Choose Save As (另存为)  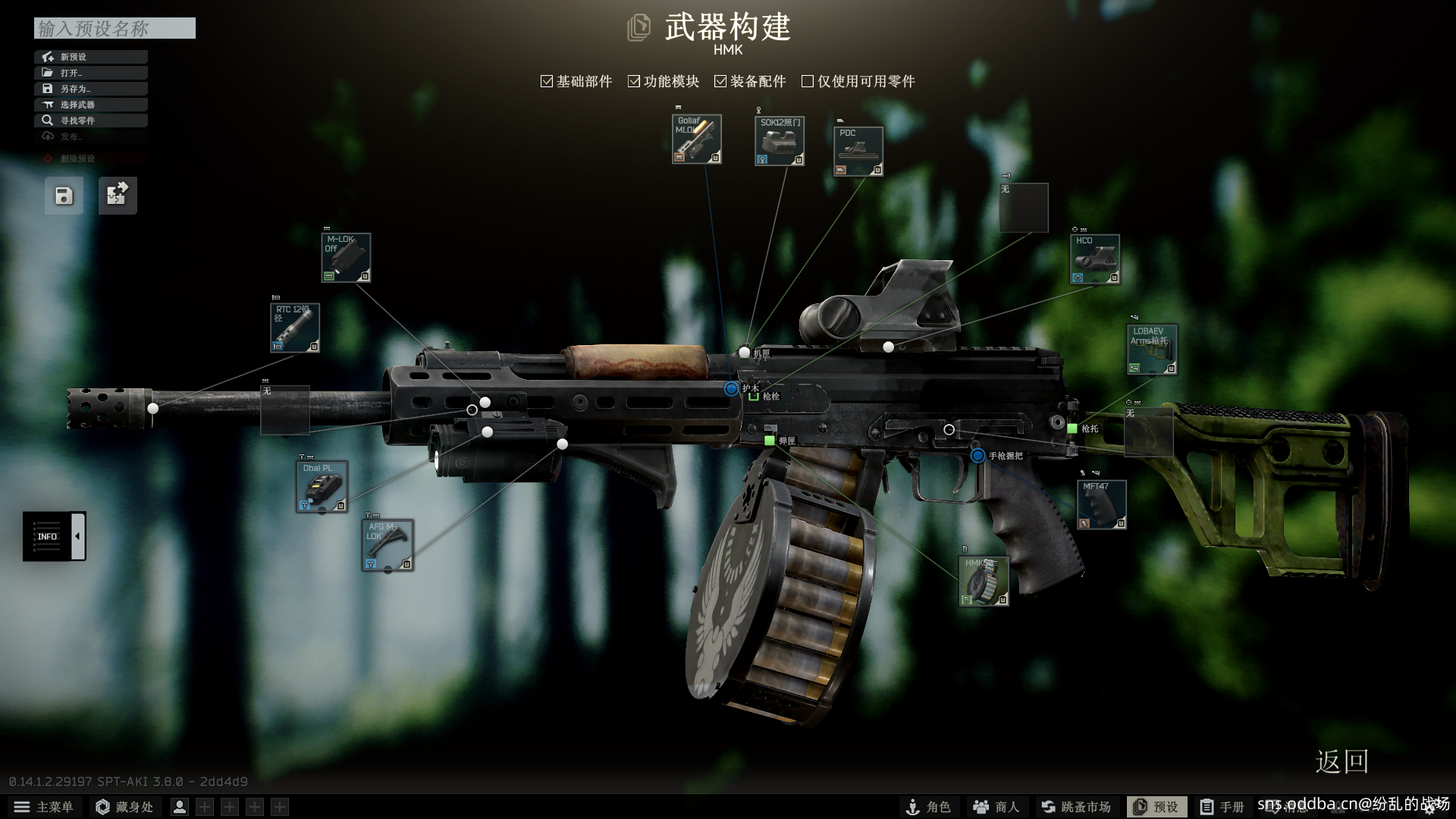click(x=90, y=89)
